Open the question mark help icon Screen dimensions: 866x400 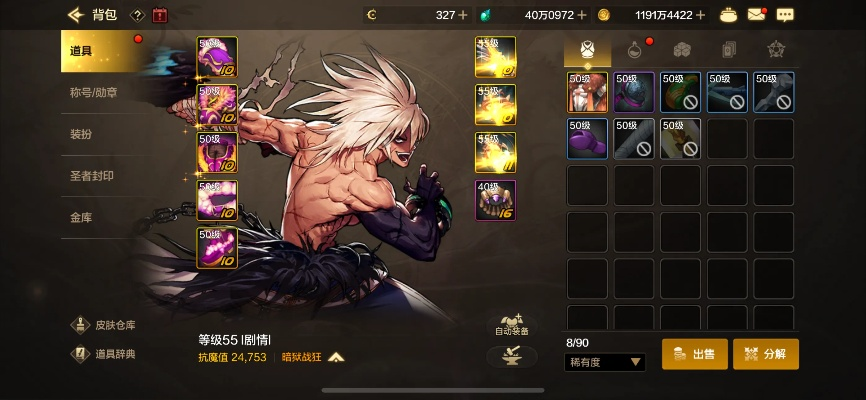(137, 15)
